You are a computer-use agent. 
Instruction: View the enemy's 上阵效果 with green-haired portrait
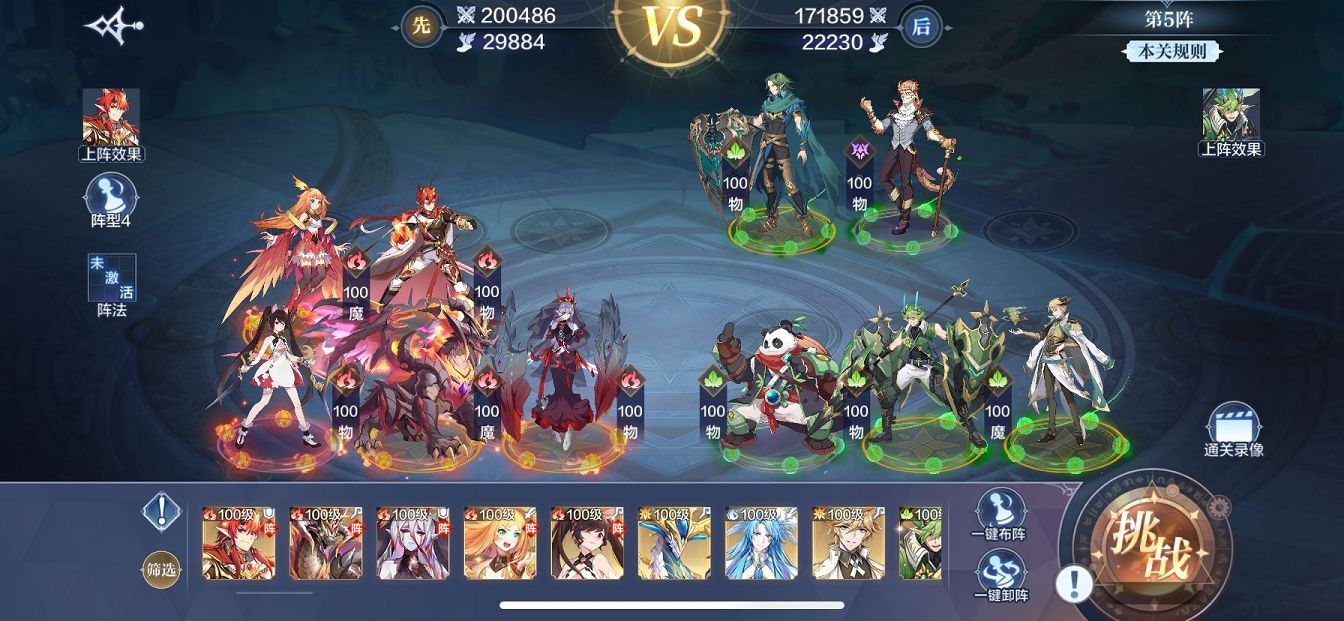tap(1231, 122)
